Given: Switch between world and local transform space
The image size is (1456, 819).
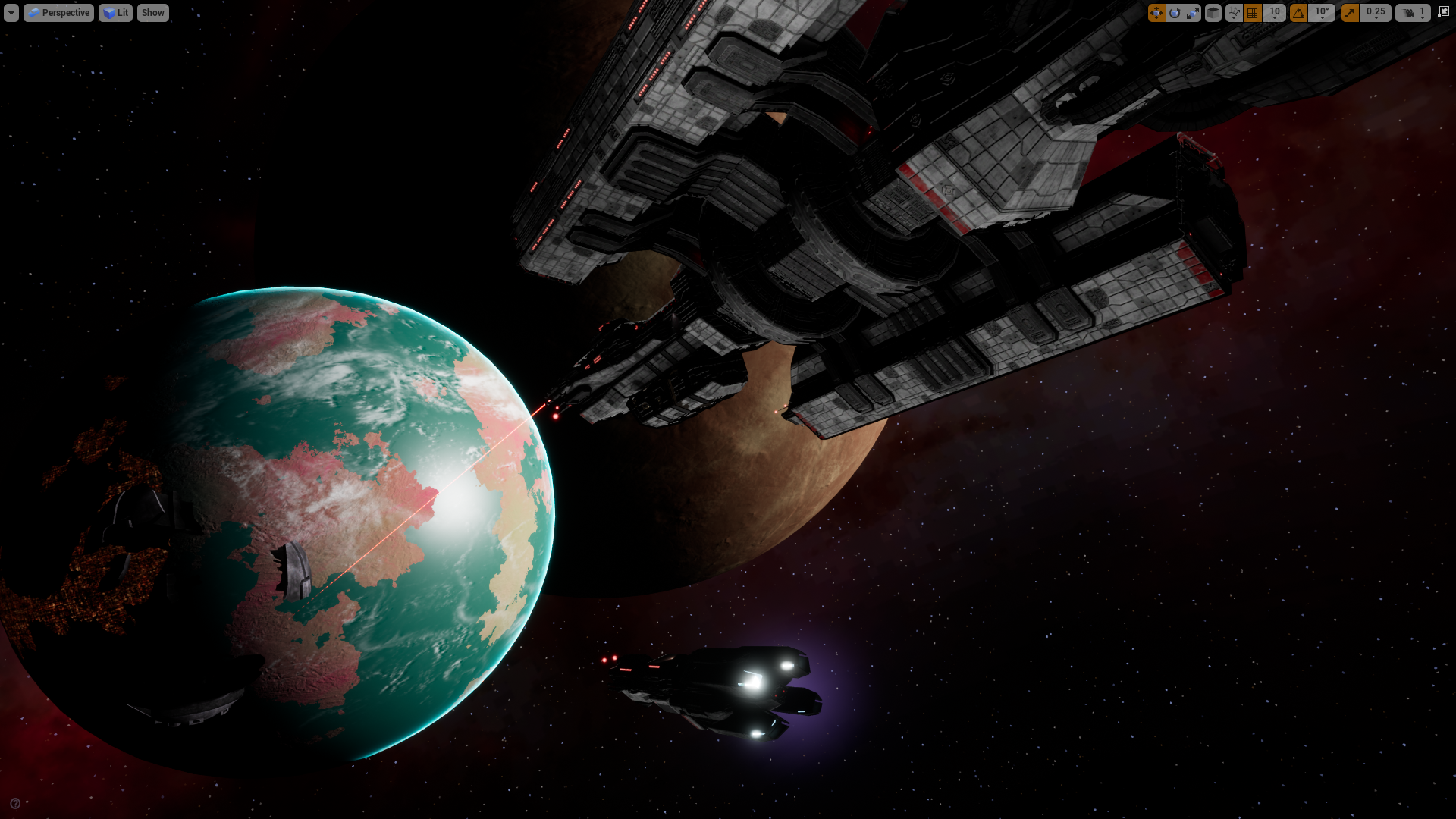Looking at the screenshot, I should click(1211, 13).
